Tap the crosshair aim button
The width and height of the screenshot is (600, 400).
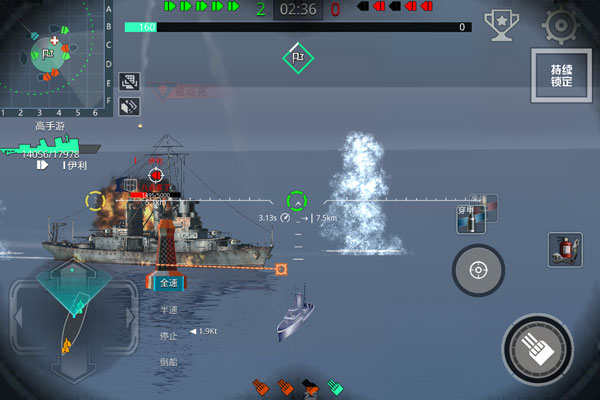tap(478, 269)
